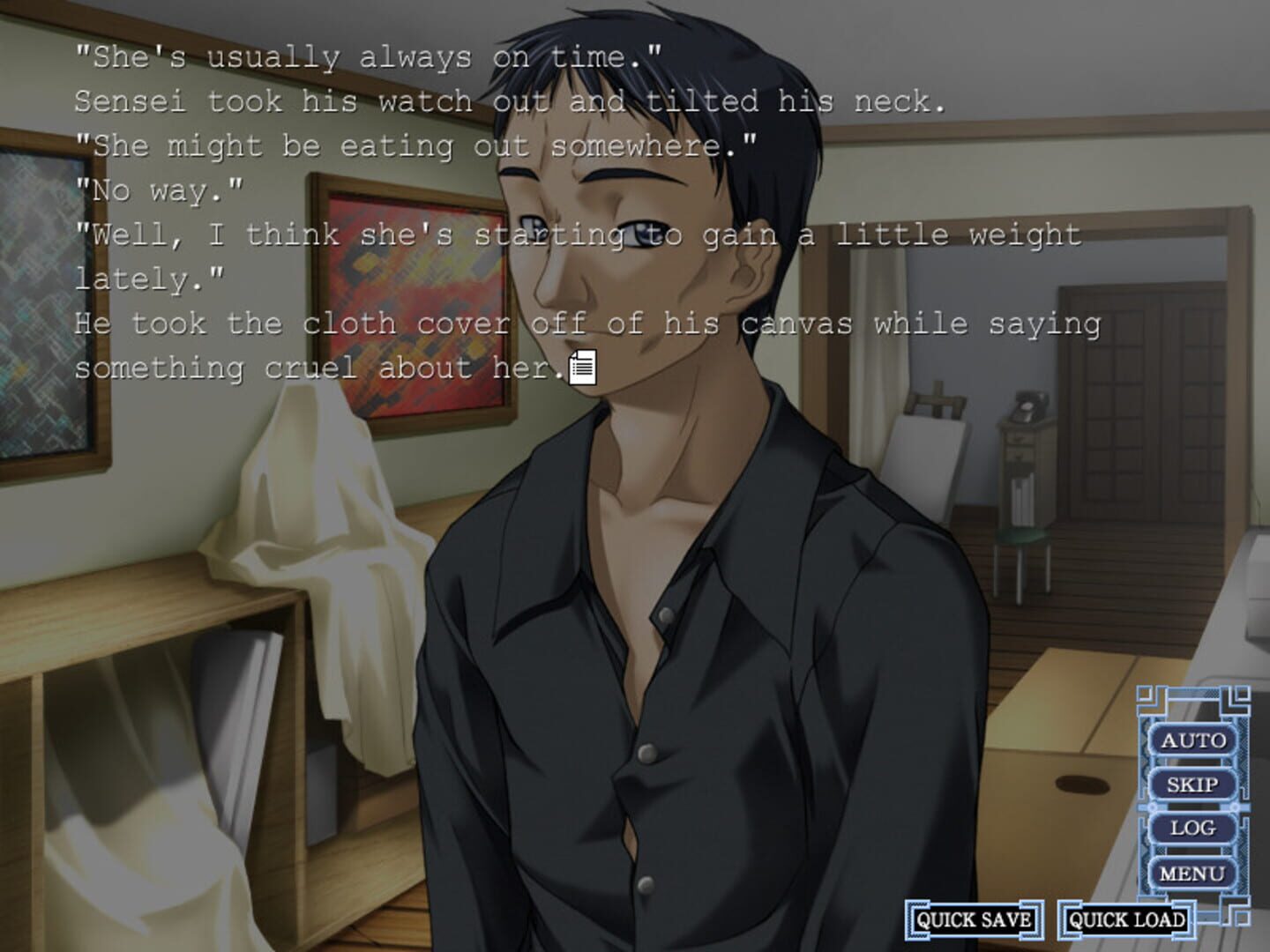Select the LOG entry to view past dialogue
The image size is (1270, 952).
tap(1195, 829)
